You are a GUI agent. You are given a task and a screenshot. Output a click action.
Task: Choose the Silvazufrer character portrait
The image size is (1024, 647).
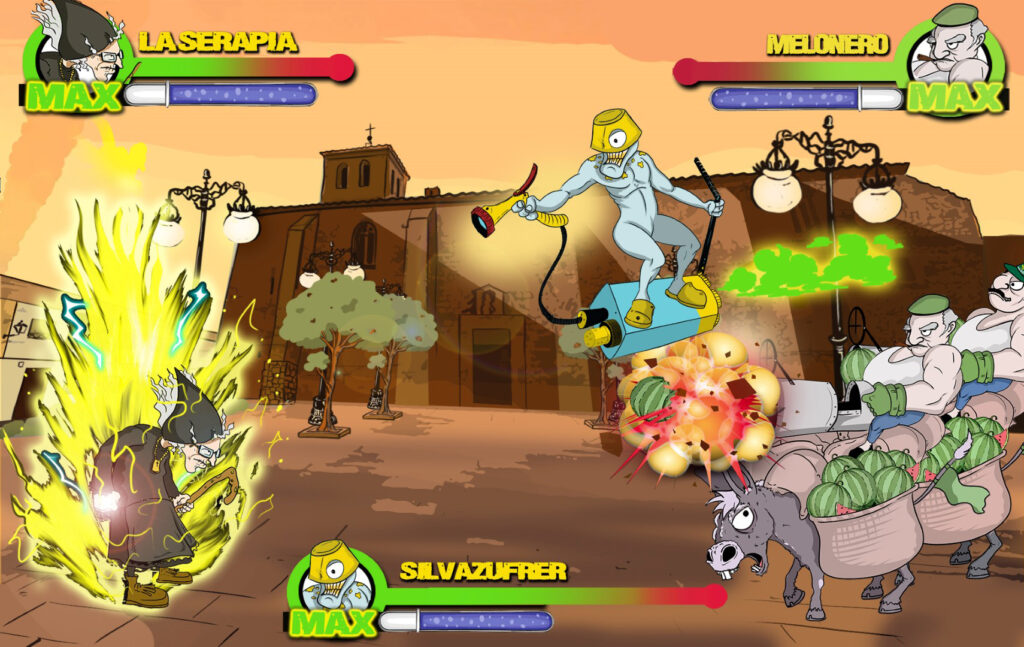pyautogui.click(x=336, y=581)
